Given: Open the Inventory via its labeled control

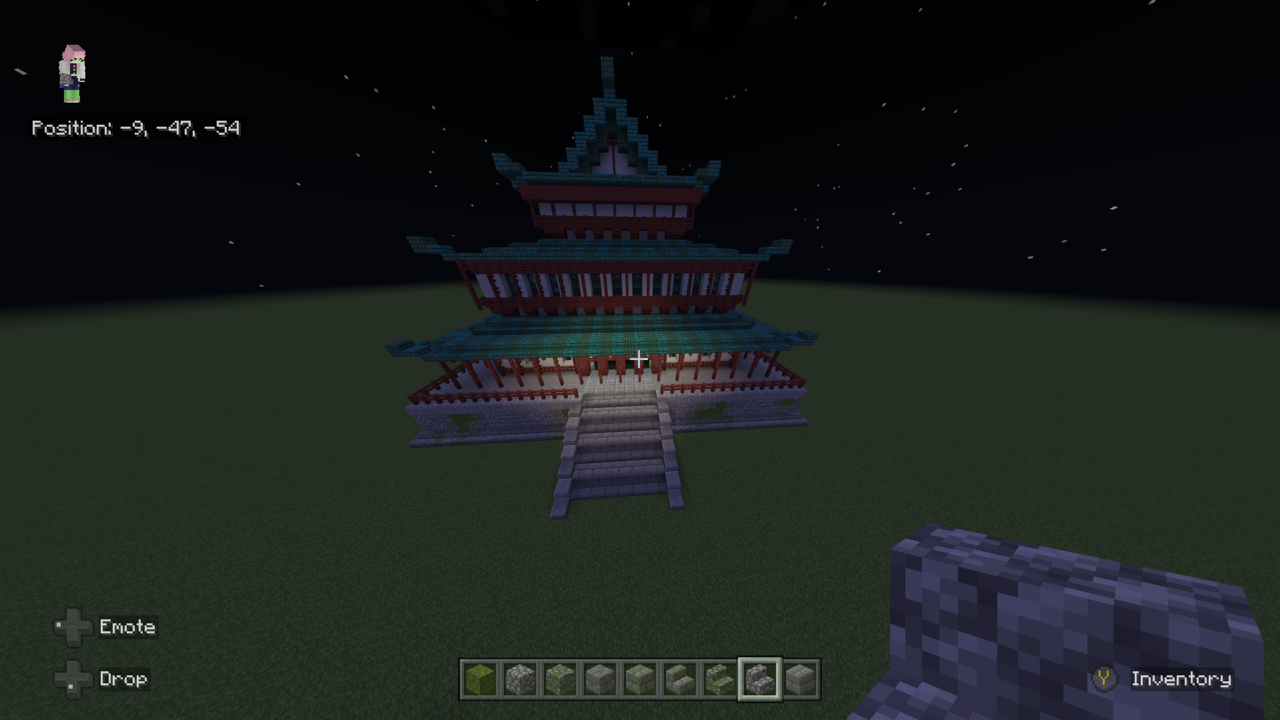Looking at the screenshot, I should 1182,679.
